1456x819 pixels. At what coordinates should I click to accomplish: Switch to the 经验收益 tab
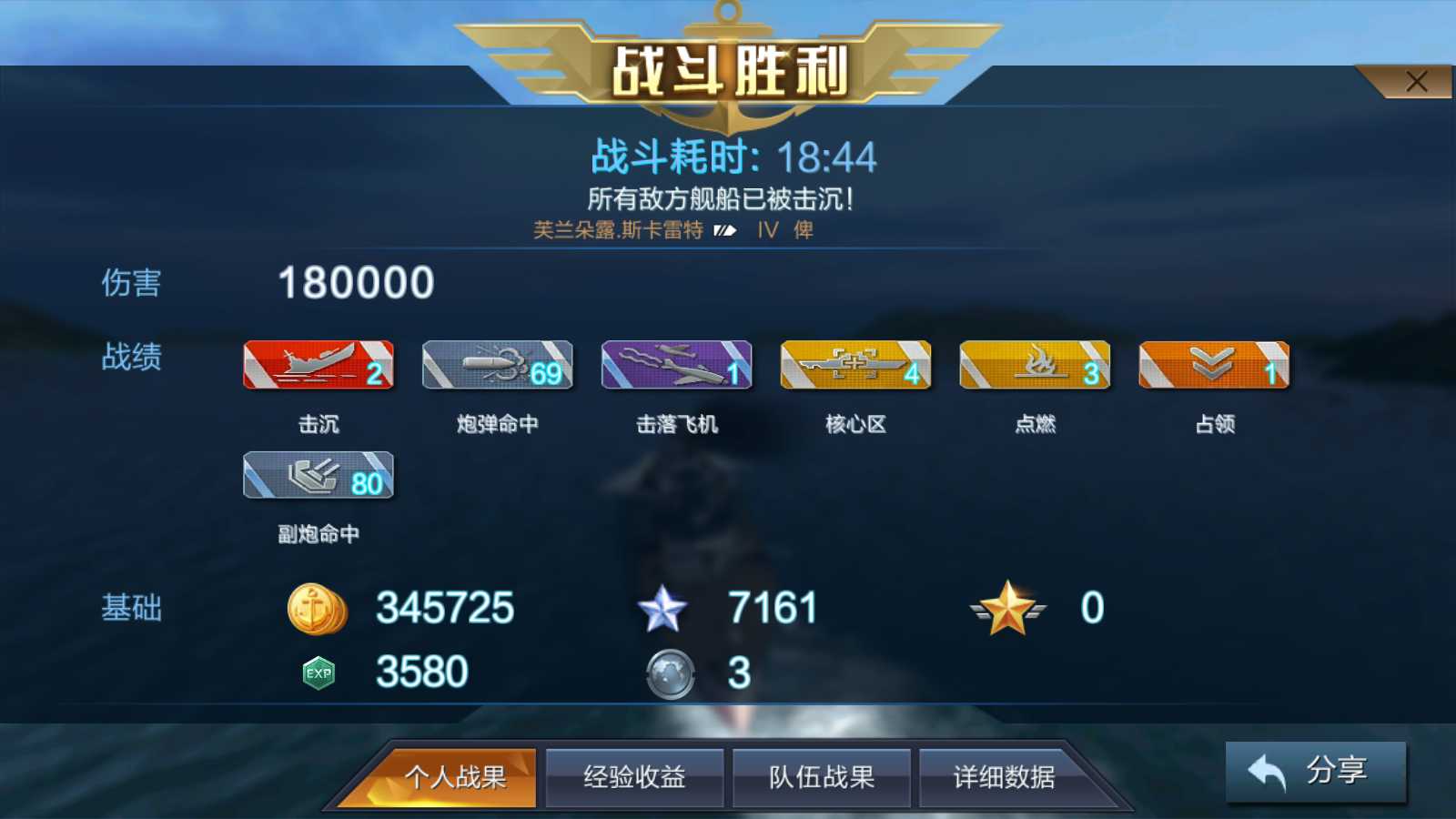(634, 776)
